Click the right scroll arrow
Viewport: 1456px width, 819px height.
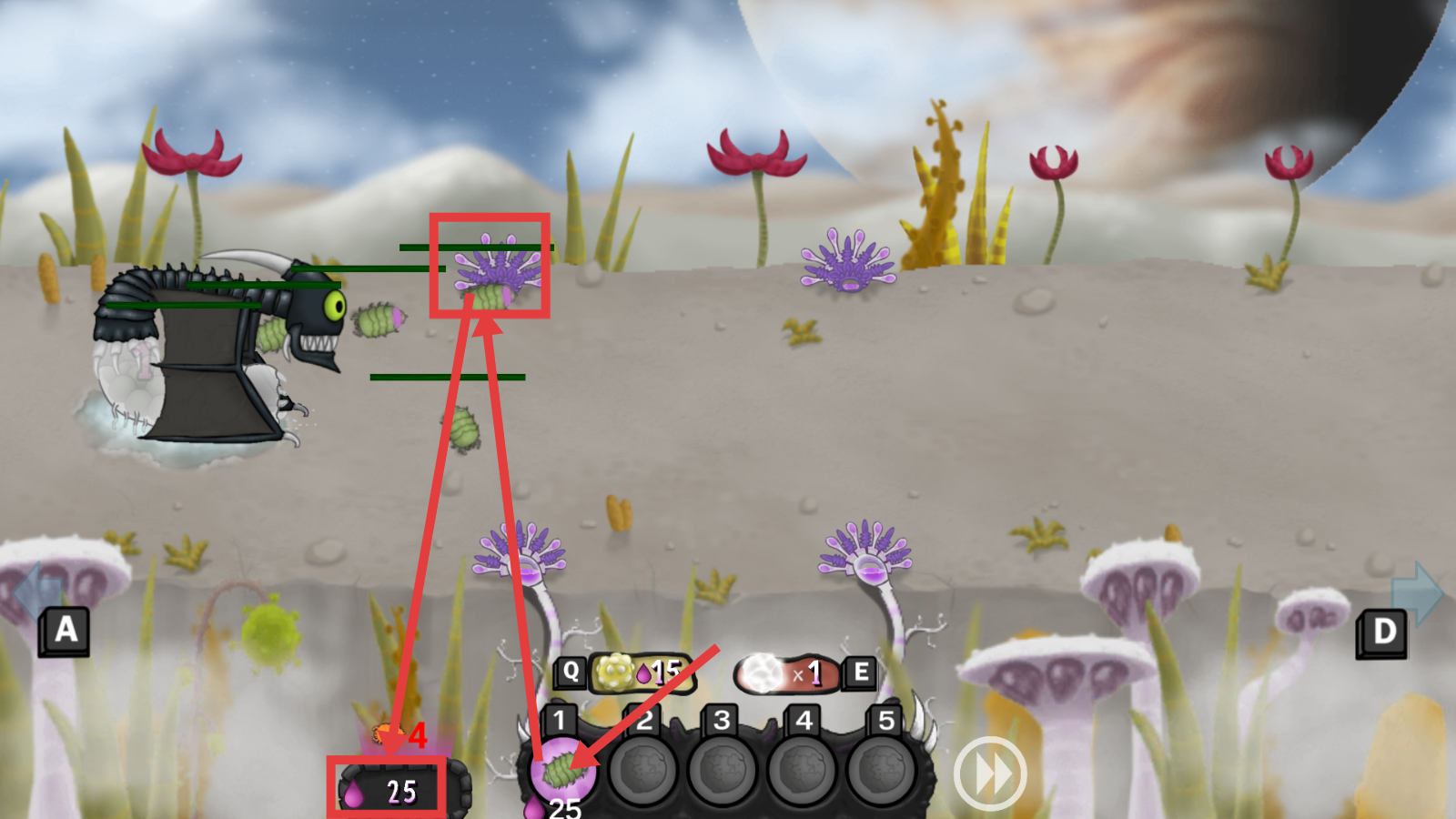tap(1416, 592)
